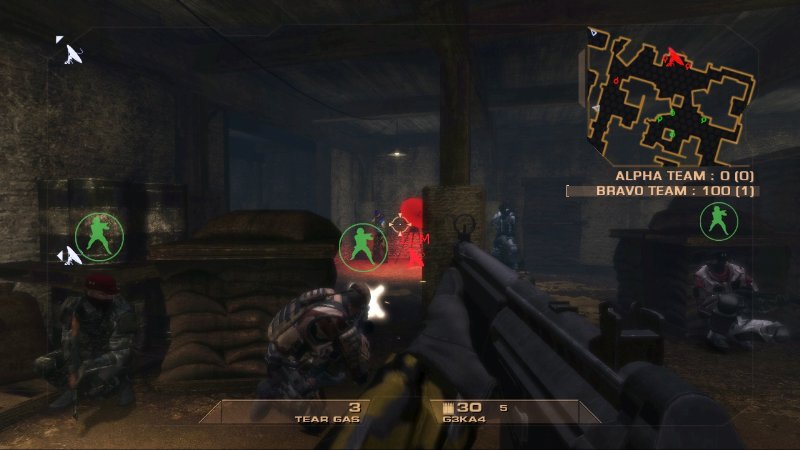
Task: Click the teammate marker below the team scores
Action: point(718,220)
